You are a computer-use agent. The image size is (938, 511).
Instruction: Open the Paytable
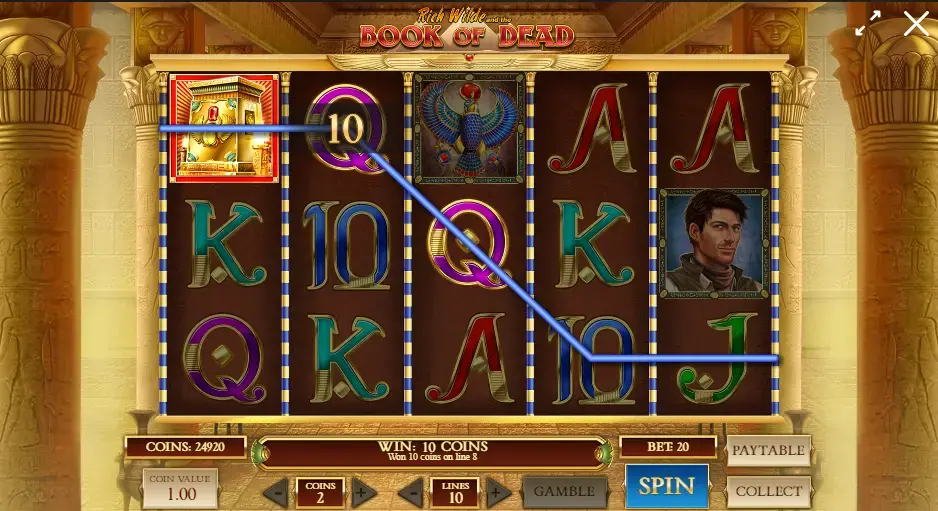point(768,450)
